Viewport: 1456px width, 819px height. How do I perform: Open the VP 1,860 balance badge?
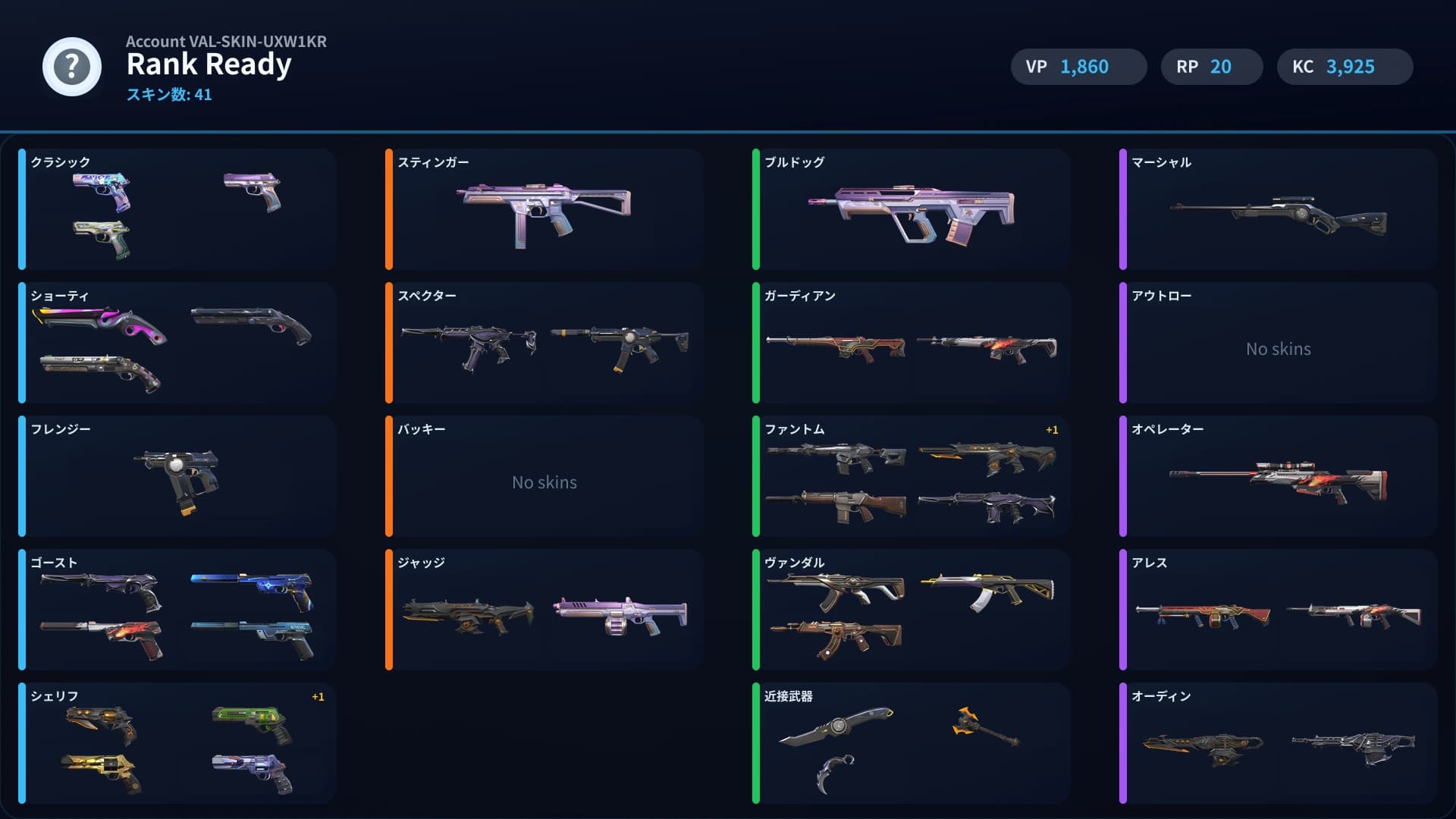[1078, 67]
